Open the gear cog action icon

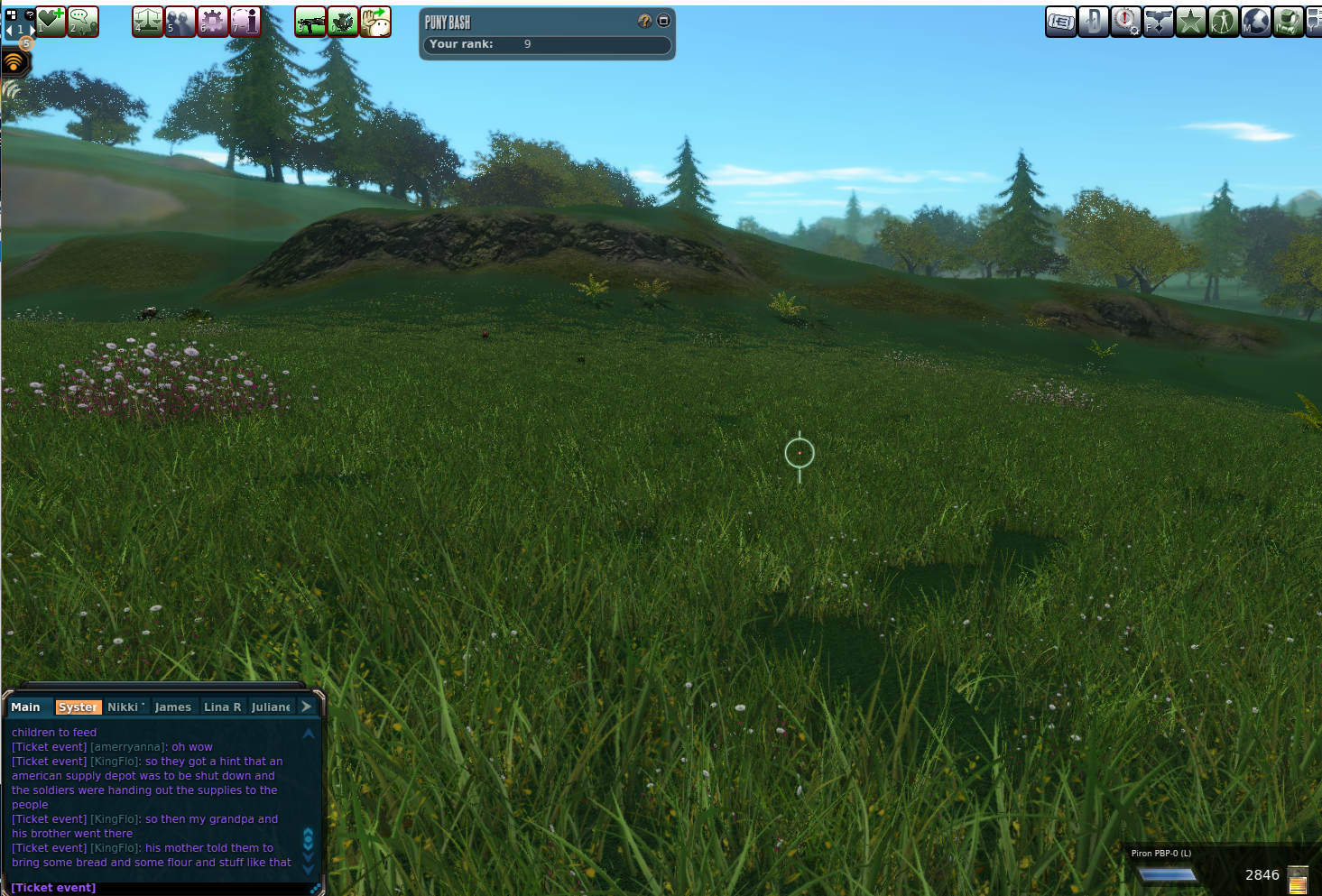click(213, 21)
